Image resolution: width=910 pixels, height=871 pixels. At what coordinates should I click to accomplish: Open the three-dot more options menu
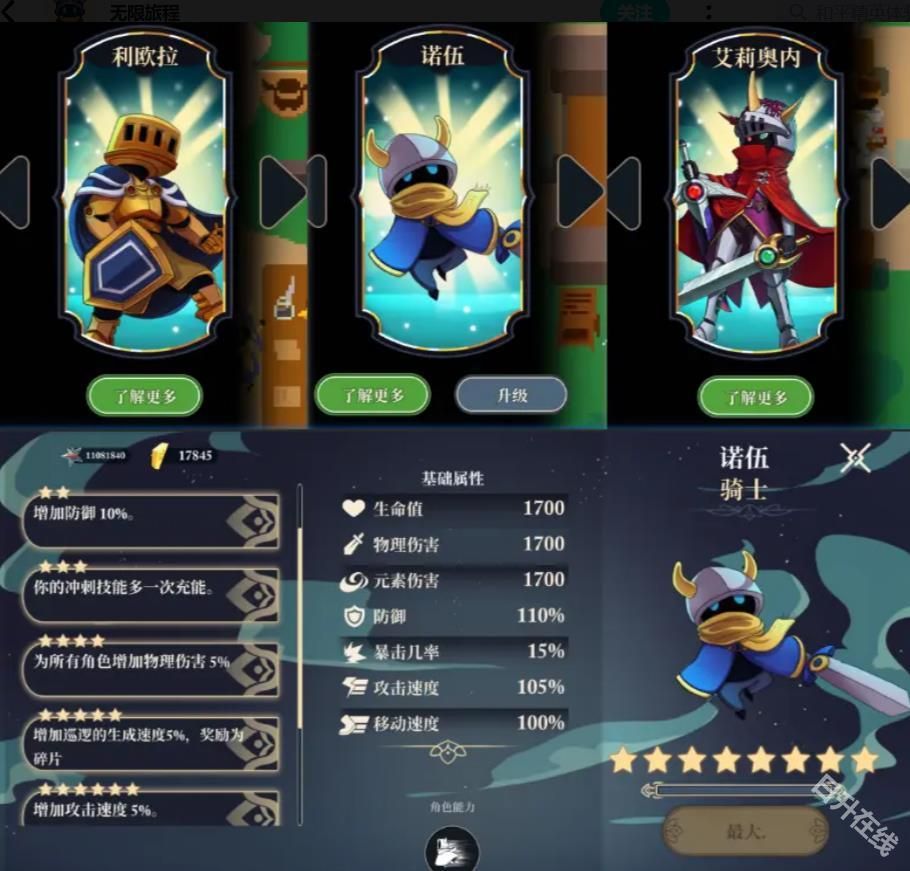708,12
